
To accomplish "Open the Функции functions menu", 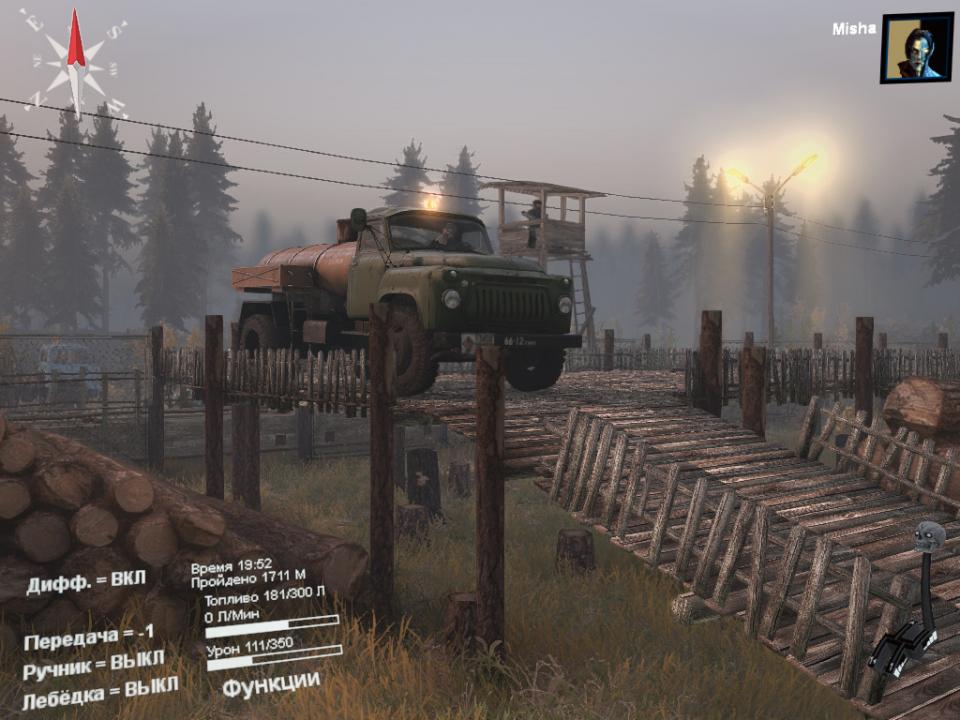I will click(x=271, y=685).
